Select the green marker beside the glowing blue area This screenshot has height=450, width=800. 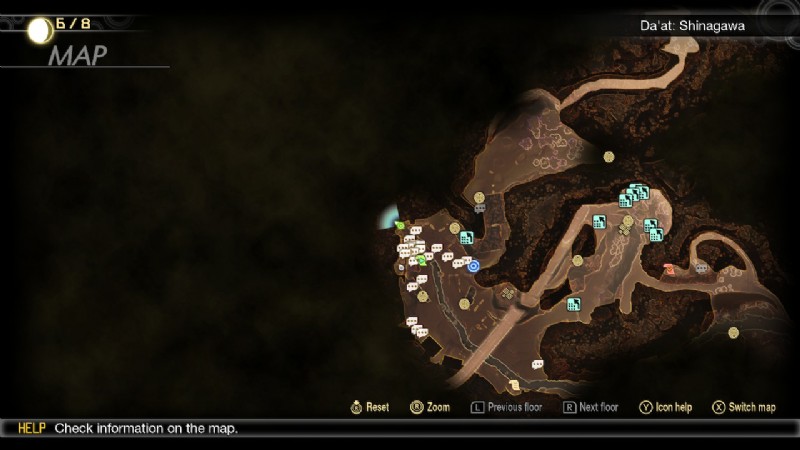click(x=400, y=226)
